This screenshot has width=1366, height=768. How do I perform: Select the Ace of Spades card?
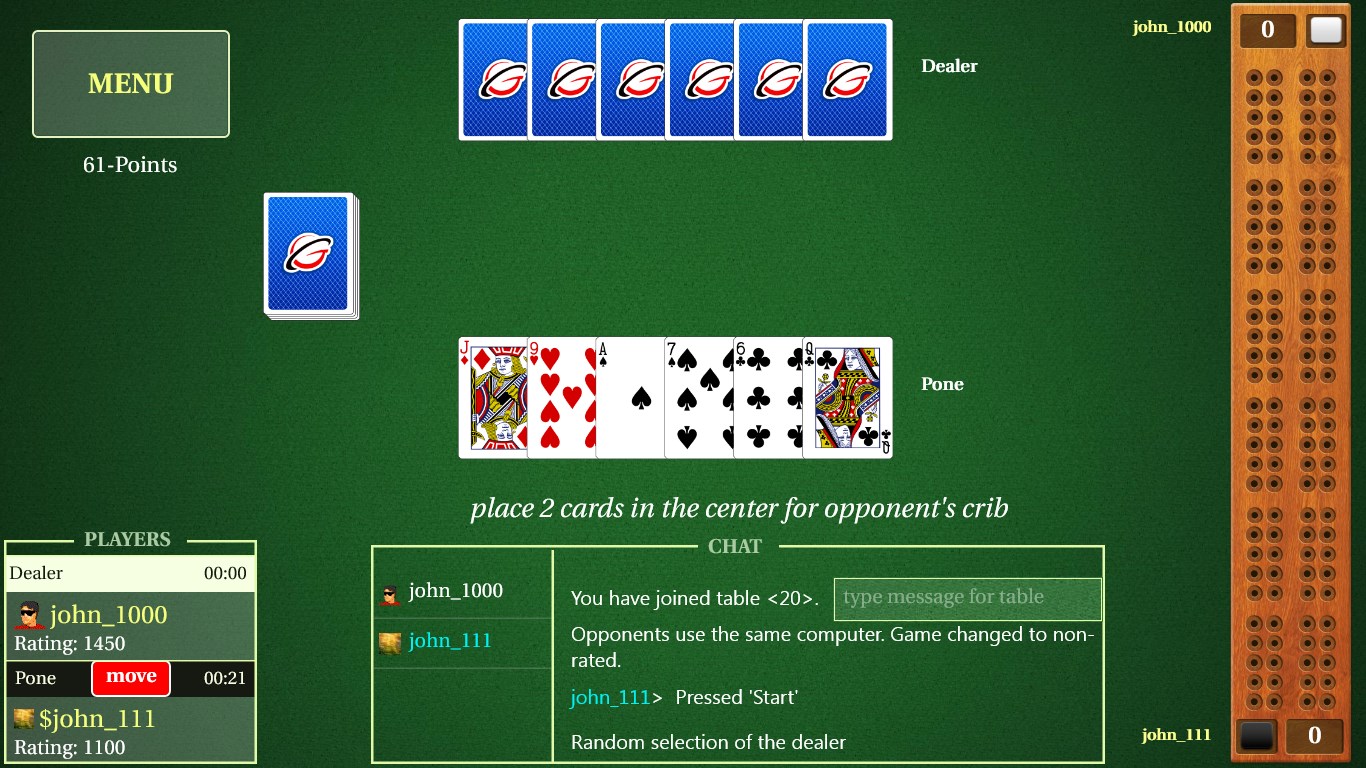point(630,398)
